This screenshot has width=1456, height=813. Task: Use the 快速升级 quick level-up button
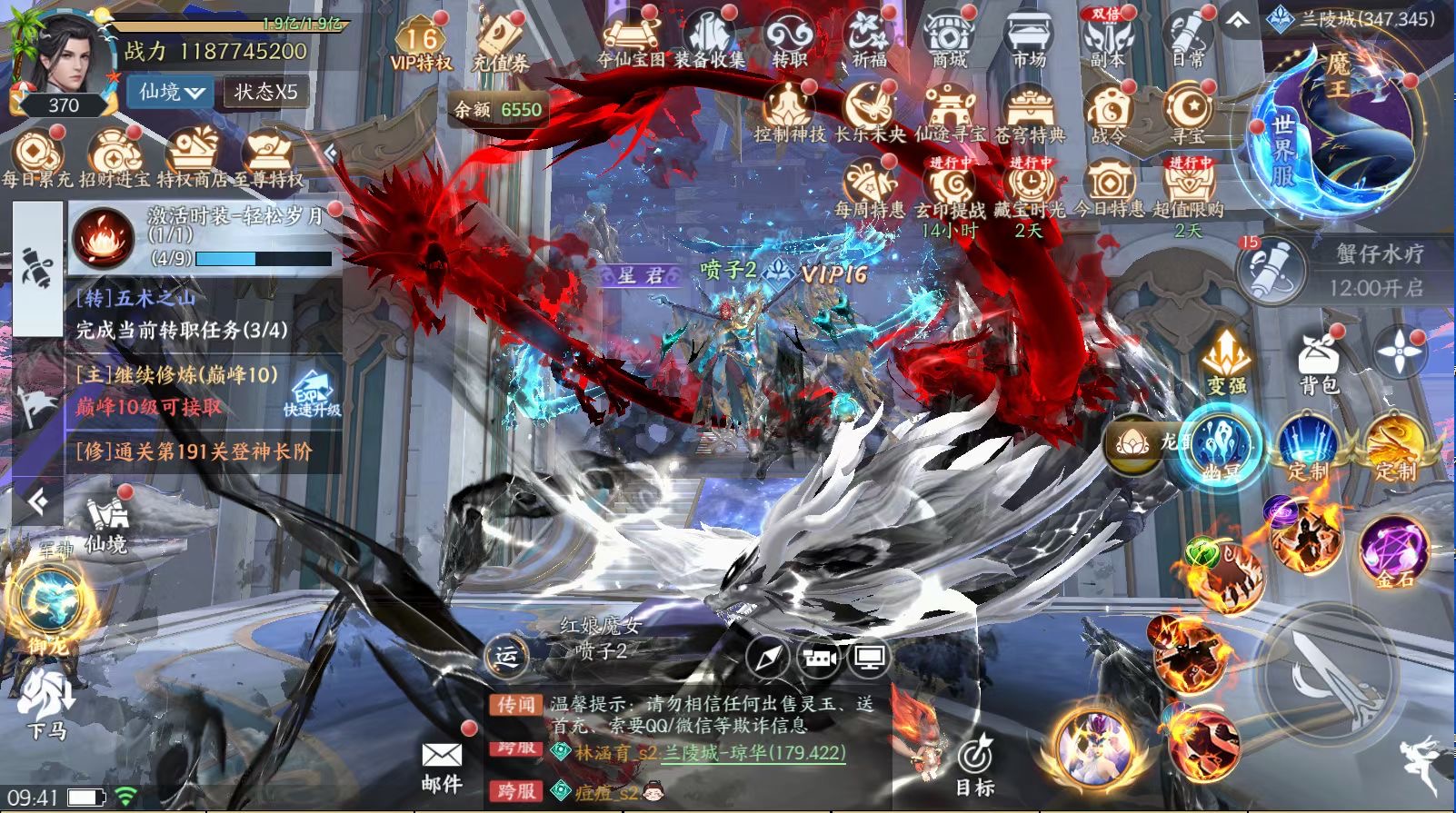click(x=312, y=394)
